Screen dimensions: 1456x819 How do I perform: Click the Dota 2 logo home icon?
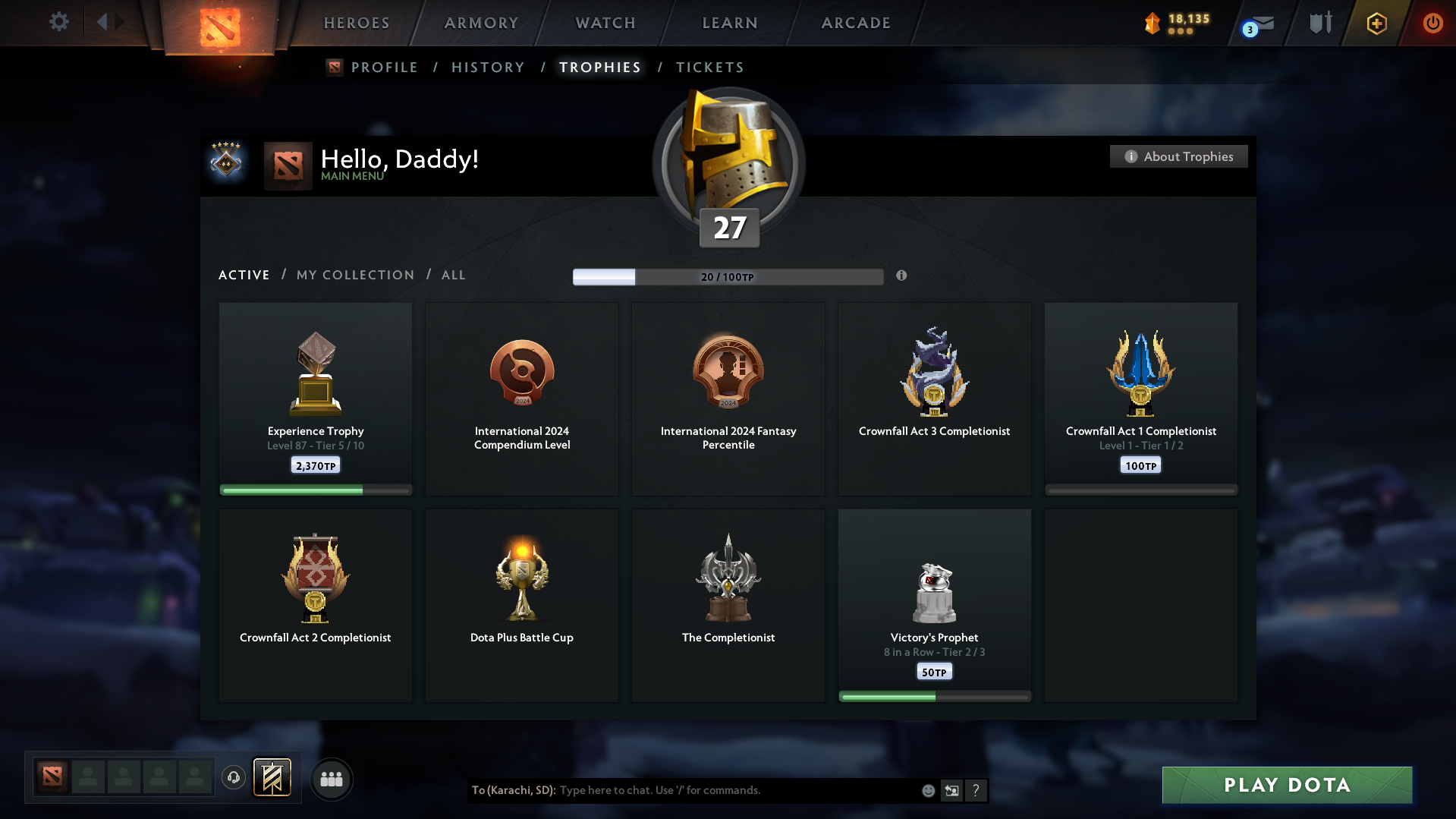219,23
